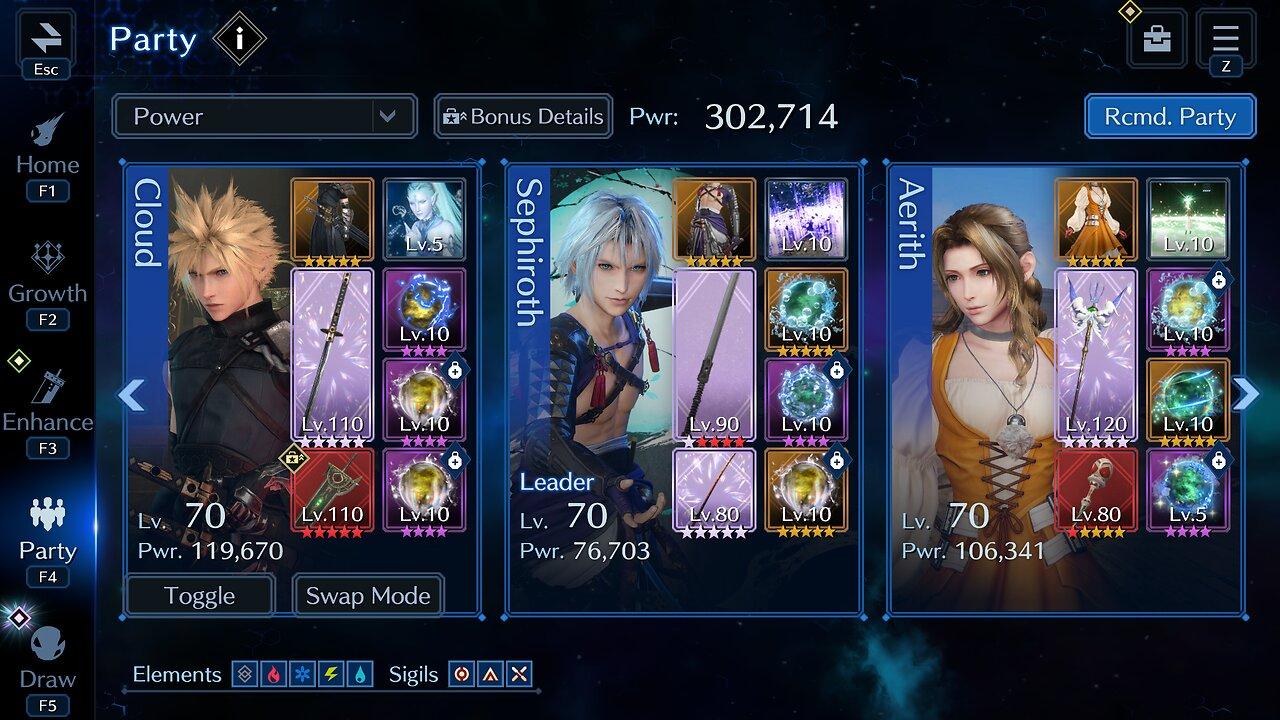Click the left party navigation arrow

coord(128,396)
